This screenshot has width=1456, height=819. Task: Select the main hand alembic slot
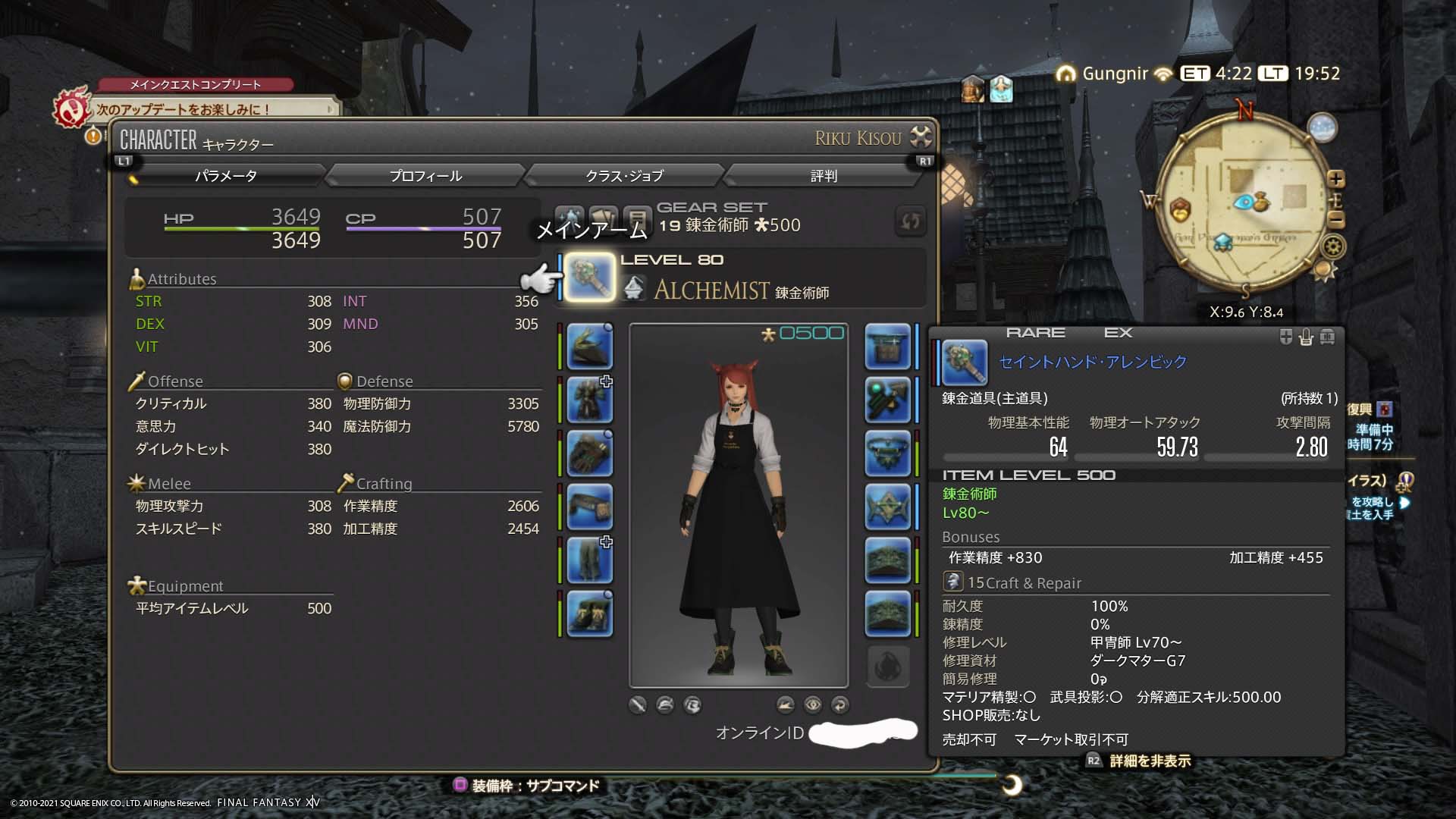pos(590,278)
